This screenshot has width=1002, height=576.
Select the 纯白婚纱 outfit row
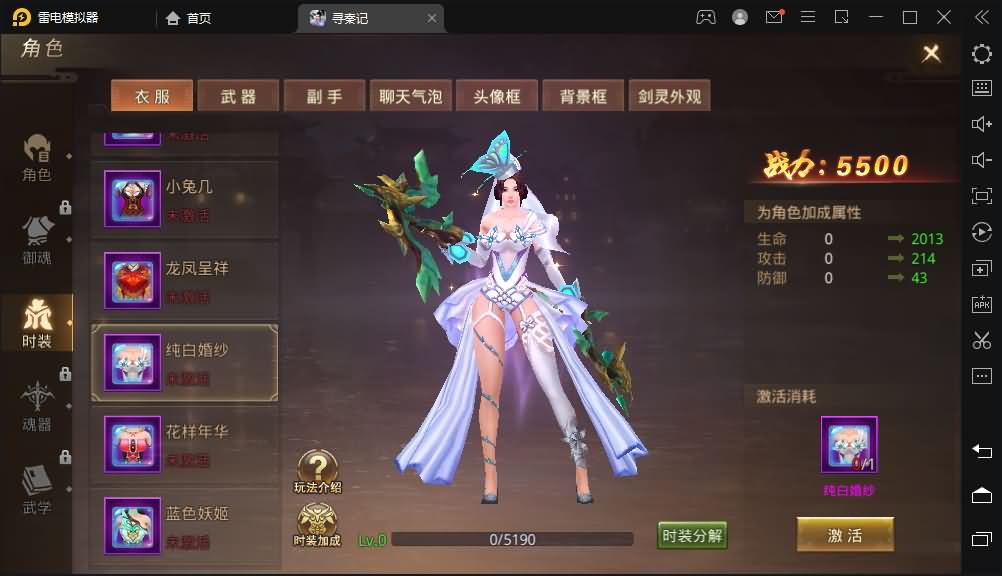click(x=185, y=363)
